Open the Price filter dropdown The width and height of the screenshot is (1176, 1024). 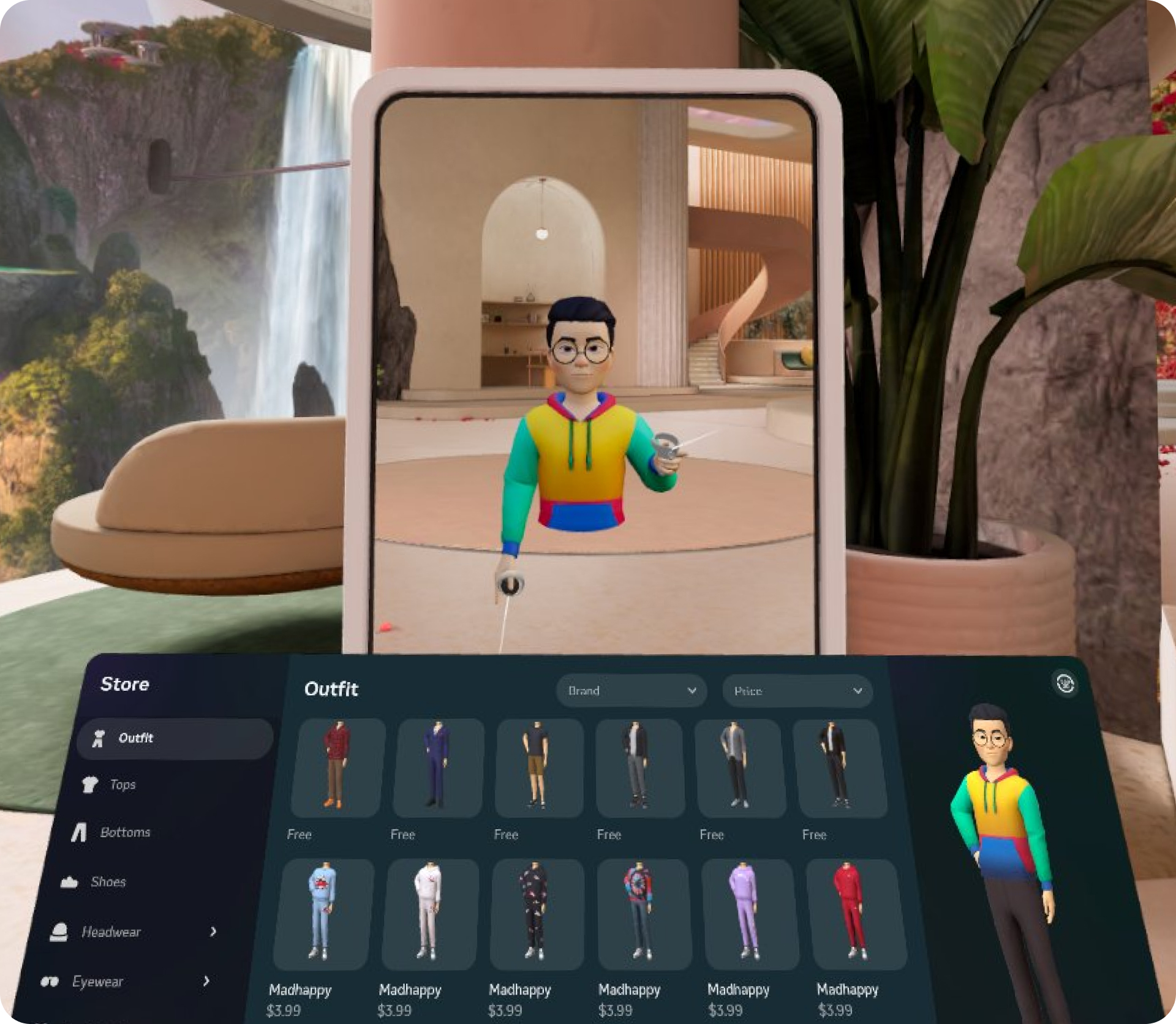(797, 691)
